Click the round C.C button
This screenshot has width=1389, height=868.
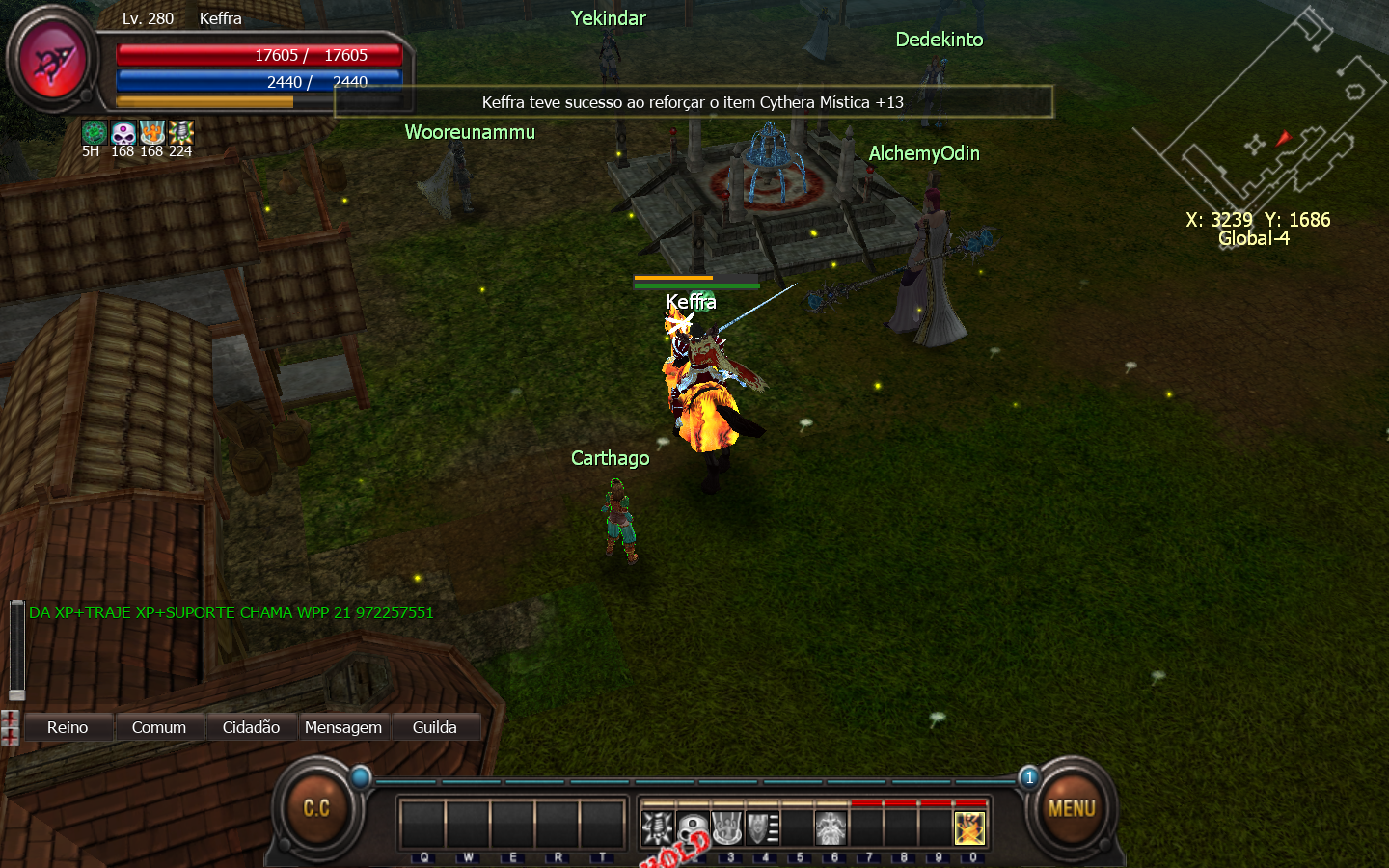pyautogui.click(x=316, y=808)
